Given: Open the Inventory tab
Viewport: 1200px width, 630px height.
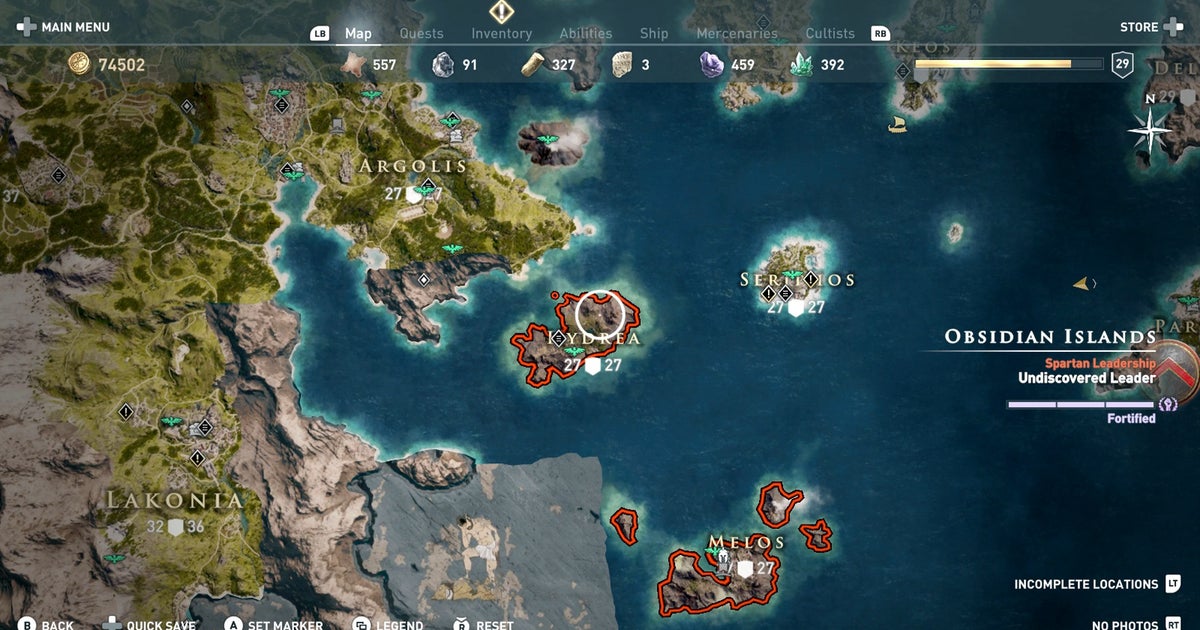Looking at the screenshot, I should [501, 33].
